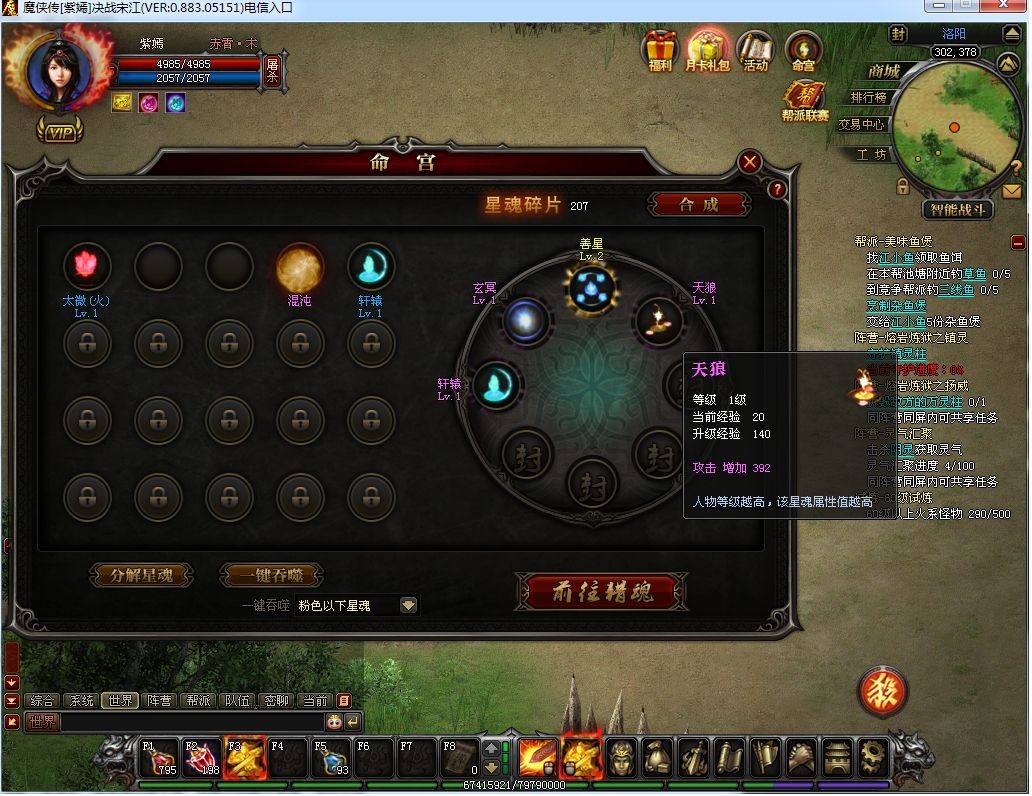Click the 分解星魂 button
1032x796 pixels.
[141, 575]
